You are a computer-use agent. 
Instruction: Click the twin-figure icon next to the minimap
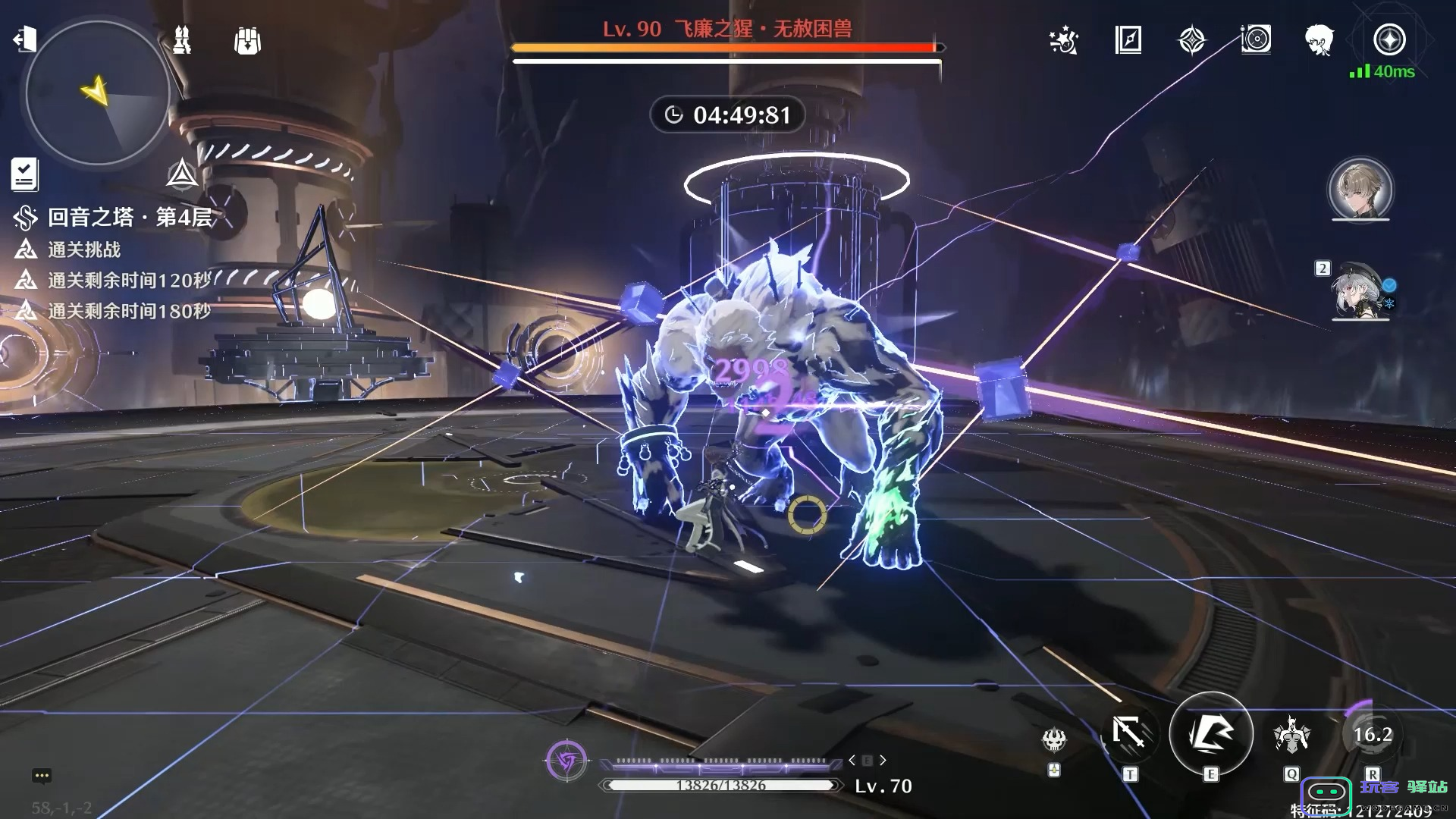(182, 40)
